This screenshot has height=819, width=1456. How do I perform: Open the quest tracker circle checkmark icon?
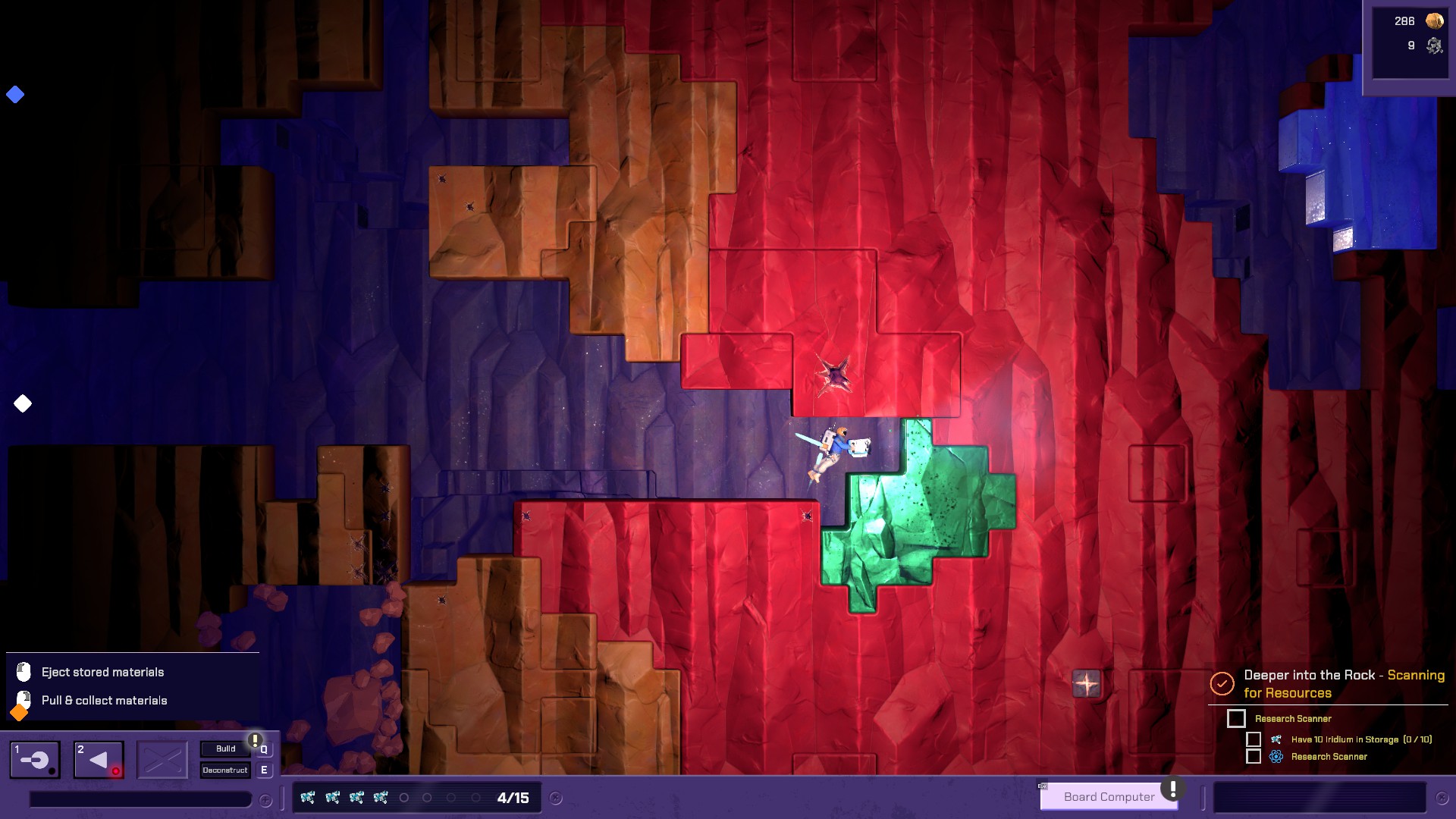[x=1222, y=683]
